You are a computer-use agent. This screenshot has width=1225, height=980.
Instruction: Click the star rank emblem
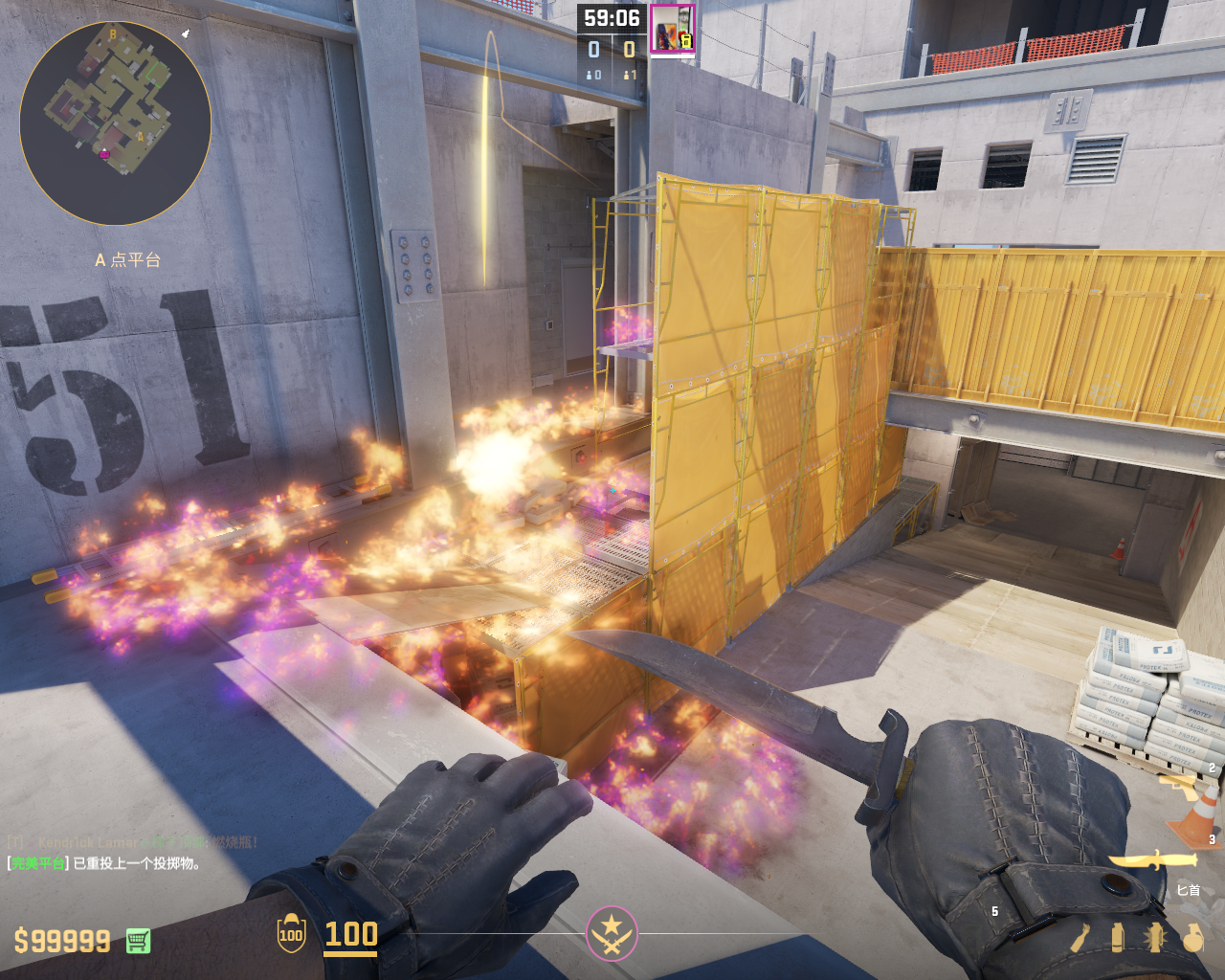(x=612, y=933)
